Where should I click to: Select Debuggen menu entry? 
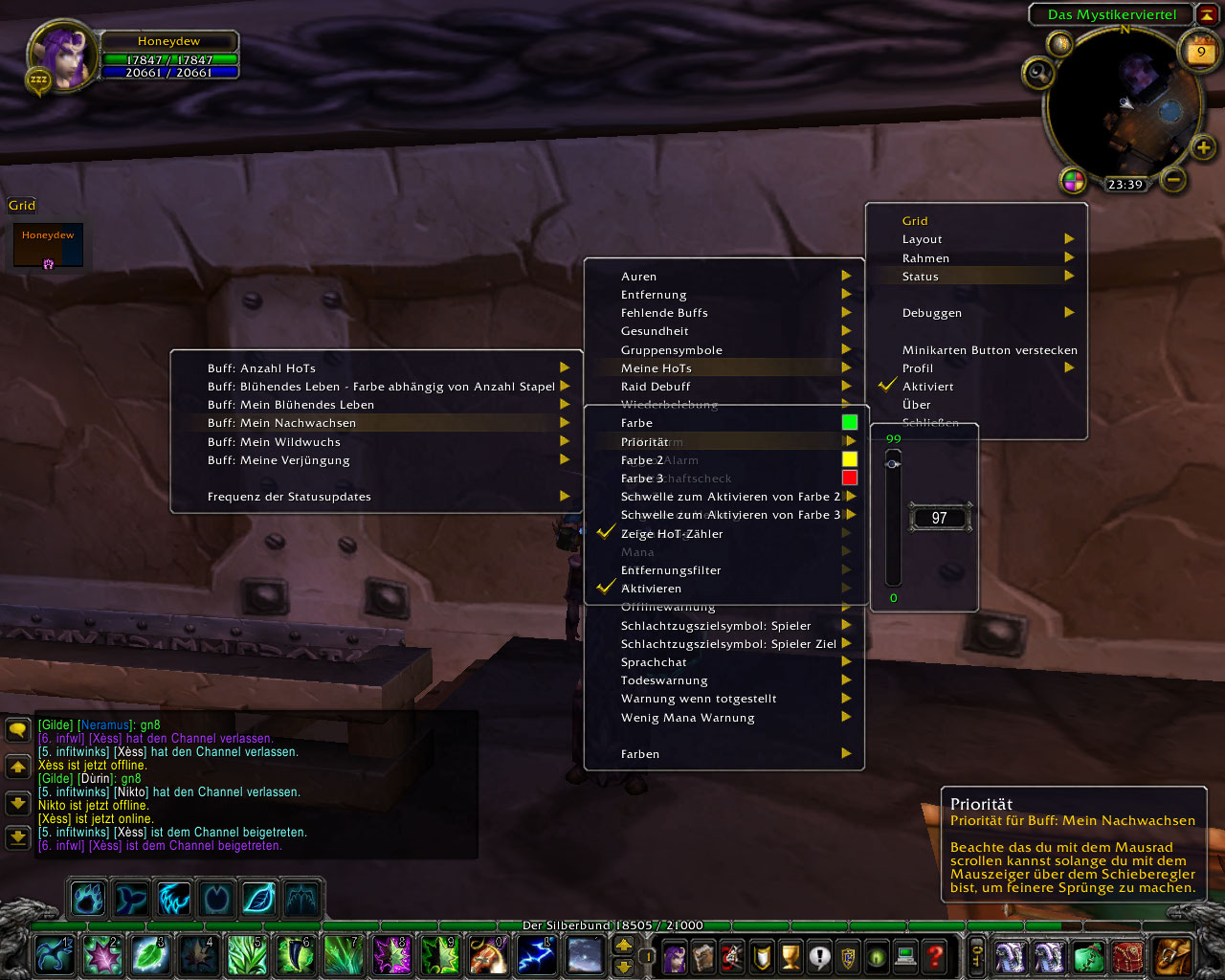coord(932,313)
